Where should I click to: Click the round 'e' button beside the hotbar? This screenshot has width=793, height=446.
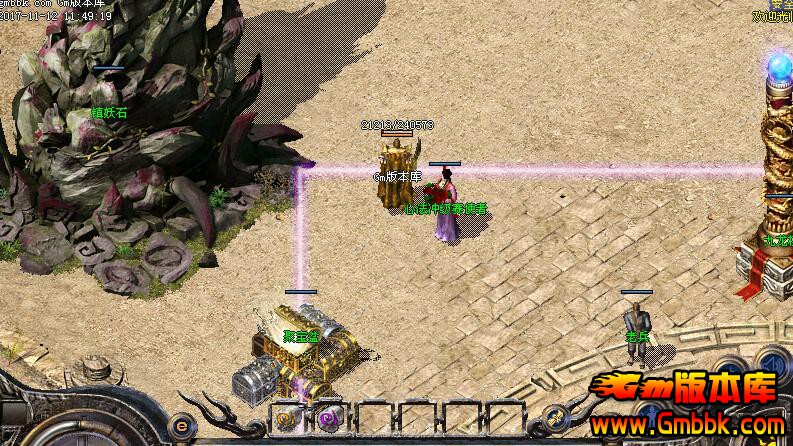(181, 424)
